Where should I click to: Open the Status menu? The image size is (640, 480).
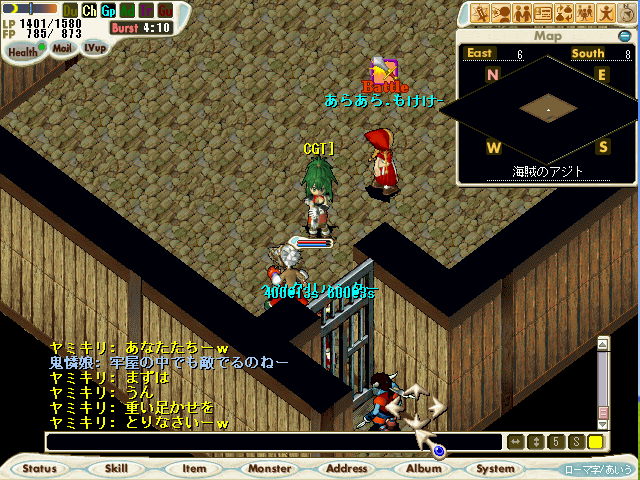(40, 468)
